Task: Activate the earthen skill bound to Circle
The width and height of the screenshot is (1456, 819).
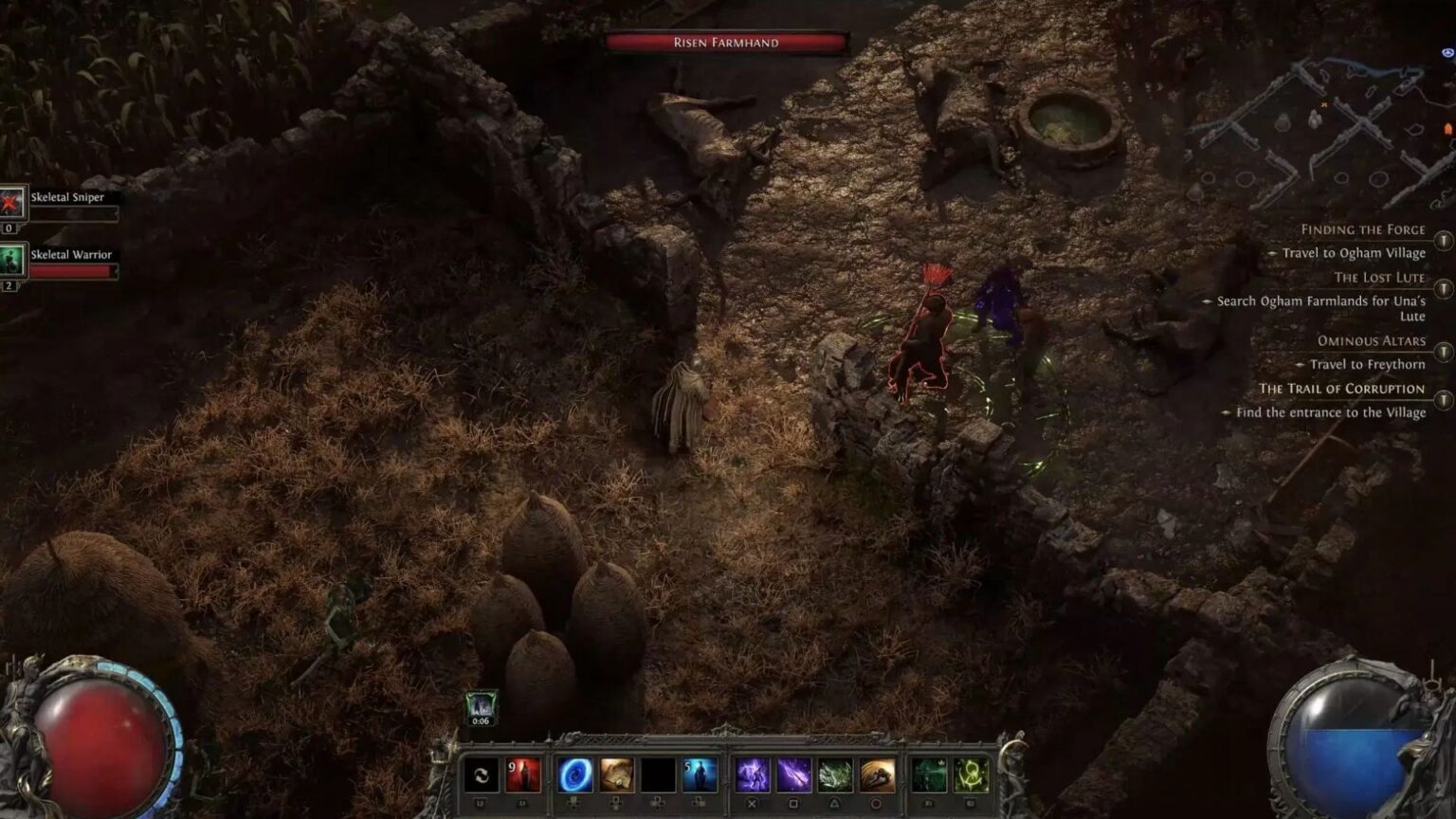Action: [x=875, y=775]
